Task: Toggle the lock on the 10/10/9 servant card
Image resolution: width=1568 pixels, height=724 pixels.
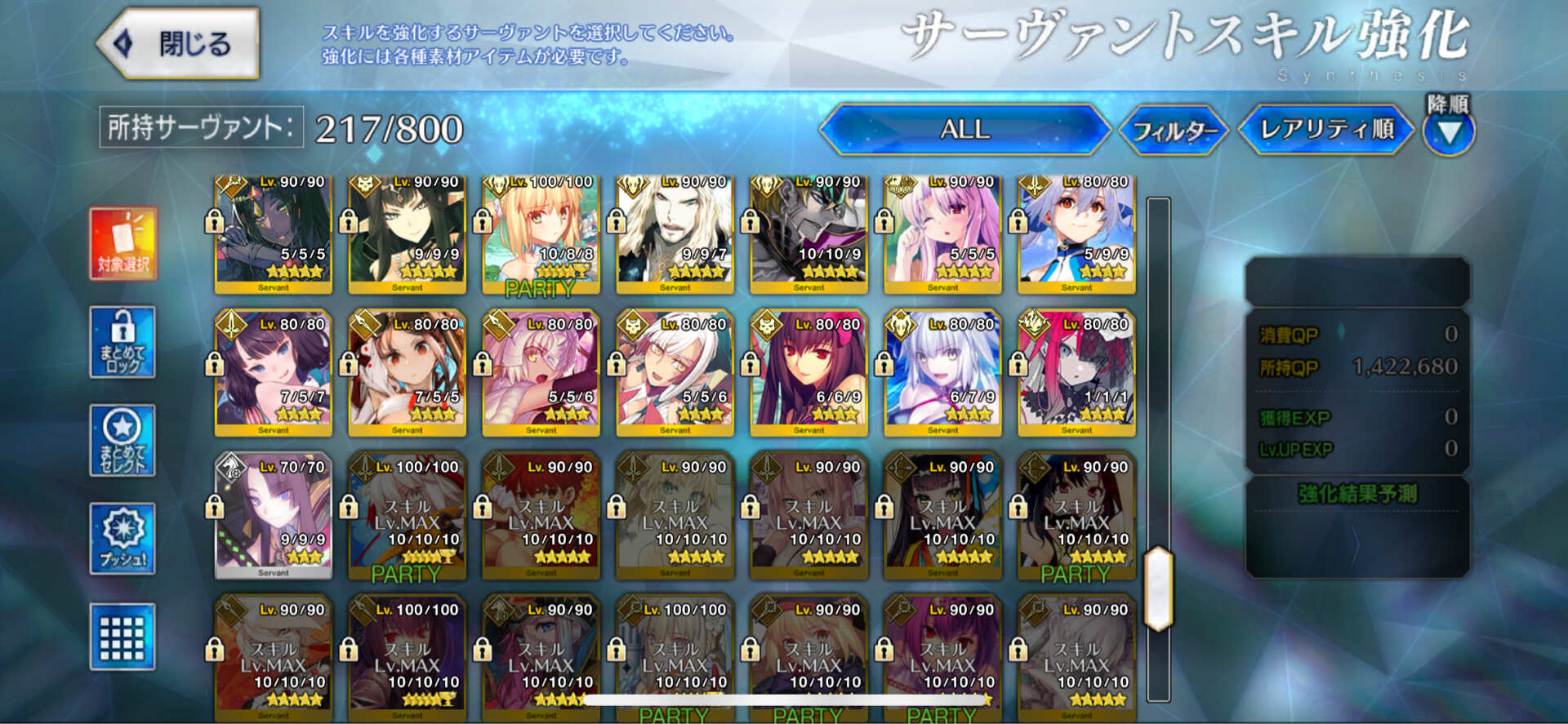Action: coord(751,220)
